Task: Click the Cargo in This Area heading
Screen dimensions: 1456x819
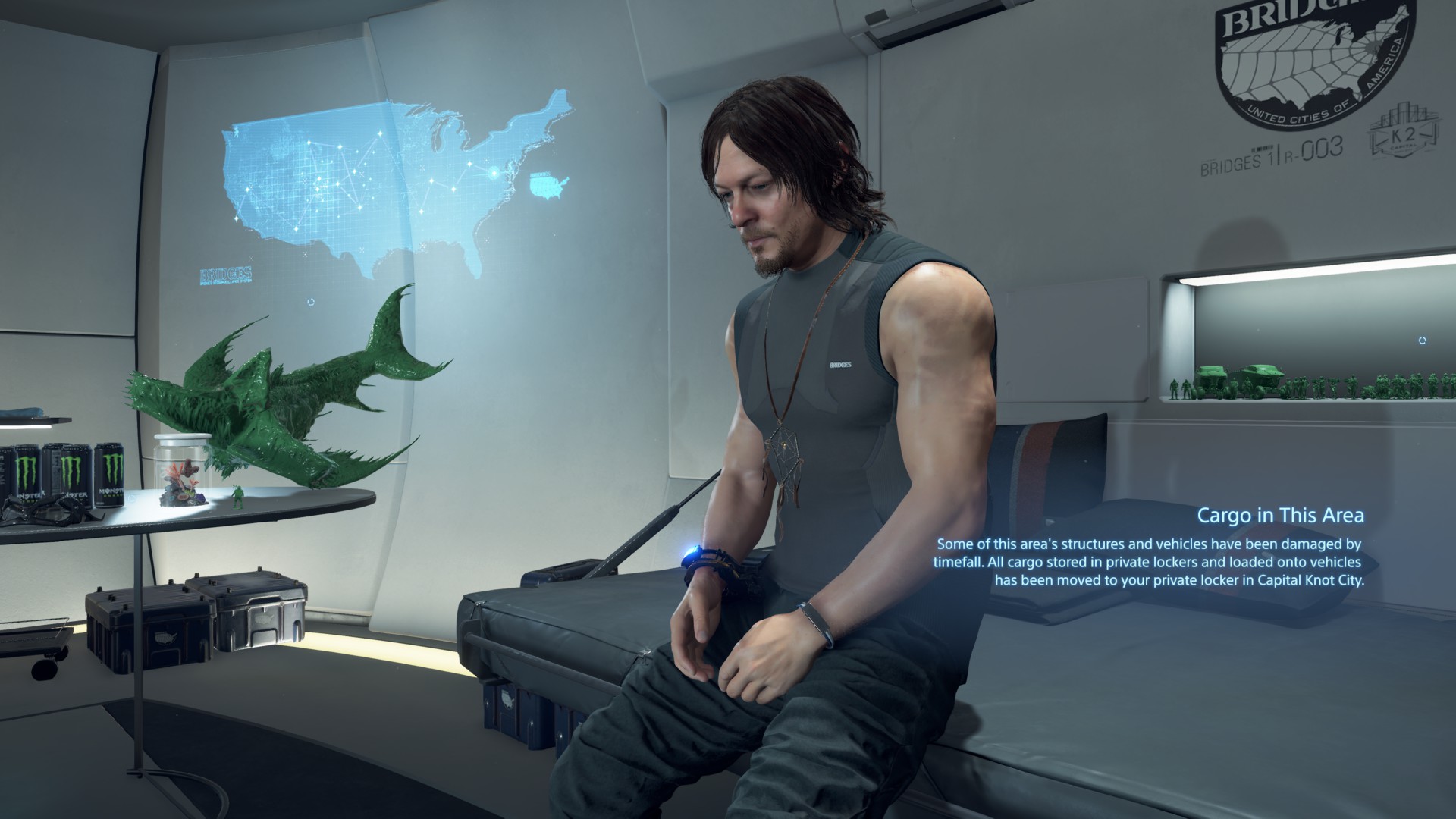Action: click(x=1282, y=515)
